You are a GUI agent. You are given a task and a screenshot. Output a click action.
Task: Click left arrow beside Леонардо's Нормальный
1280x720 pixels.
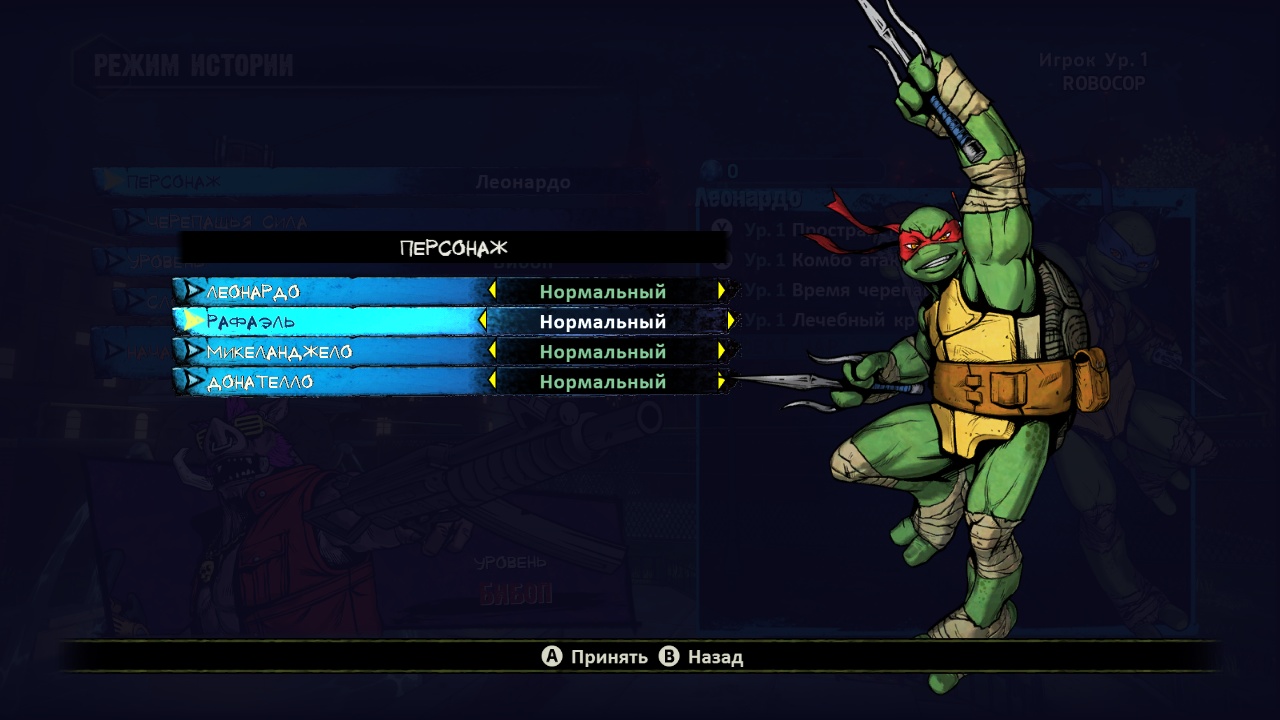click(x=492, y=291)
